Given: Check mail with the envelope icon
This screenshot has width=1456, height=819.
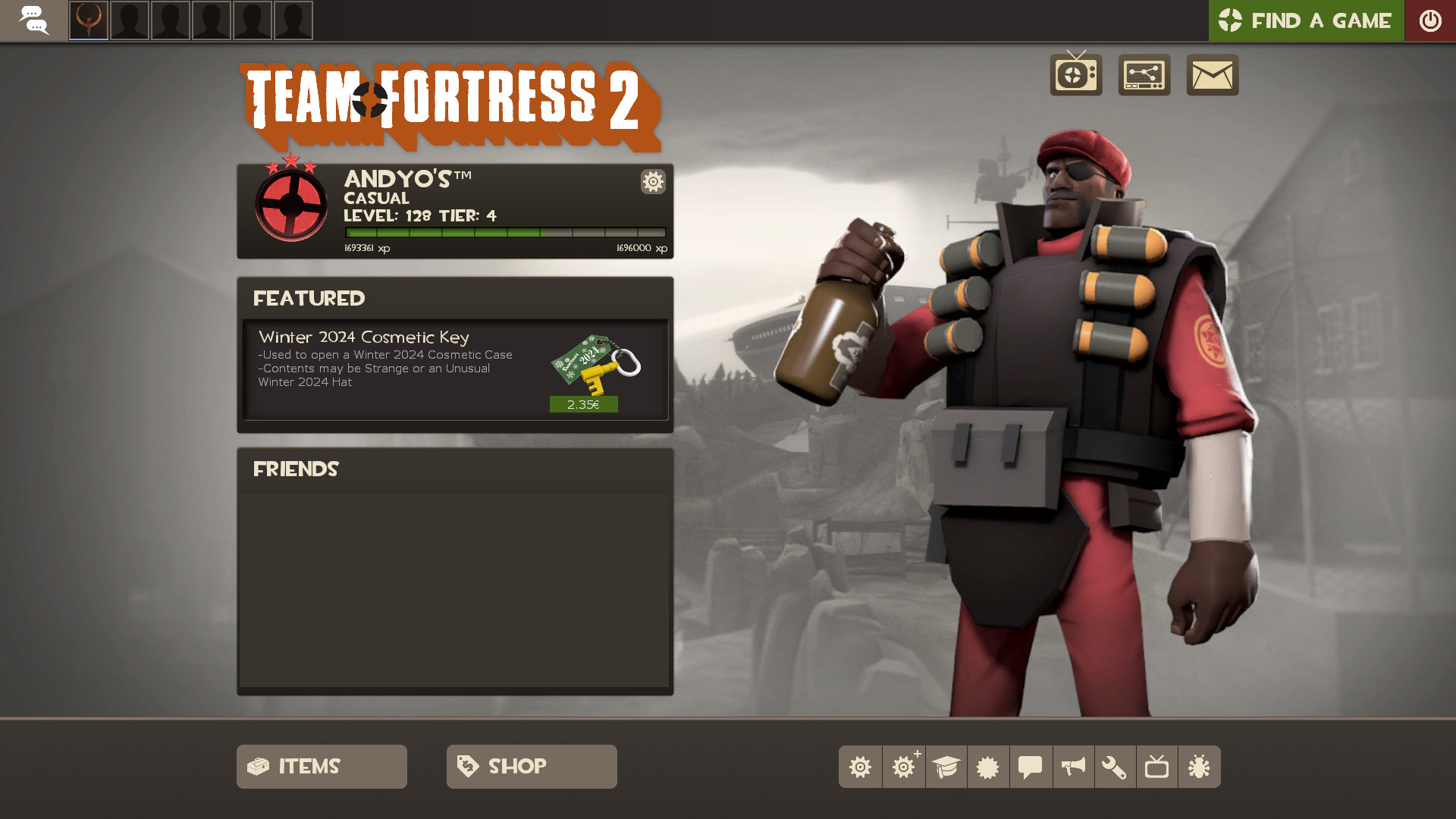Looking at the screenshot, I should coord(1212,75).
